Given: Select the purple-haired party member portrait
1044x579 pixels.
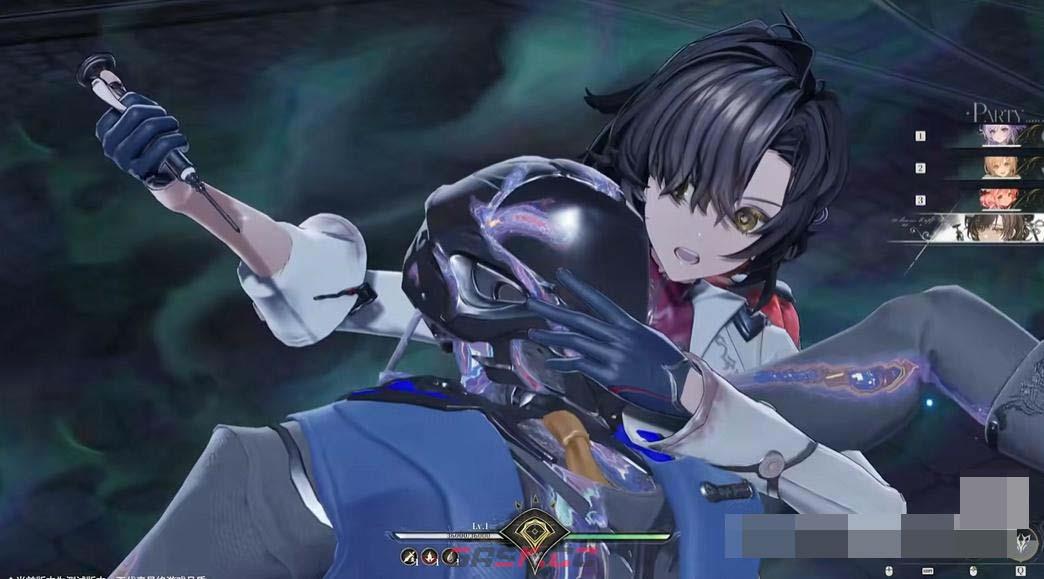Looking at the screenshot, I should point(1001,135).
